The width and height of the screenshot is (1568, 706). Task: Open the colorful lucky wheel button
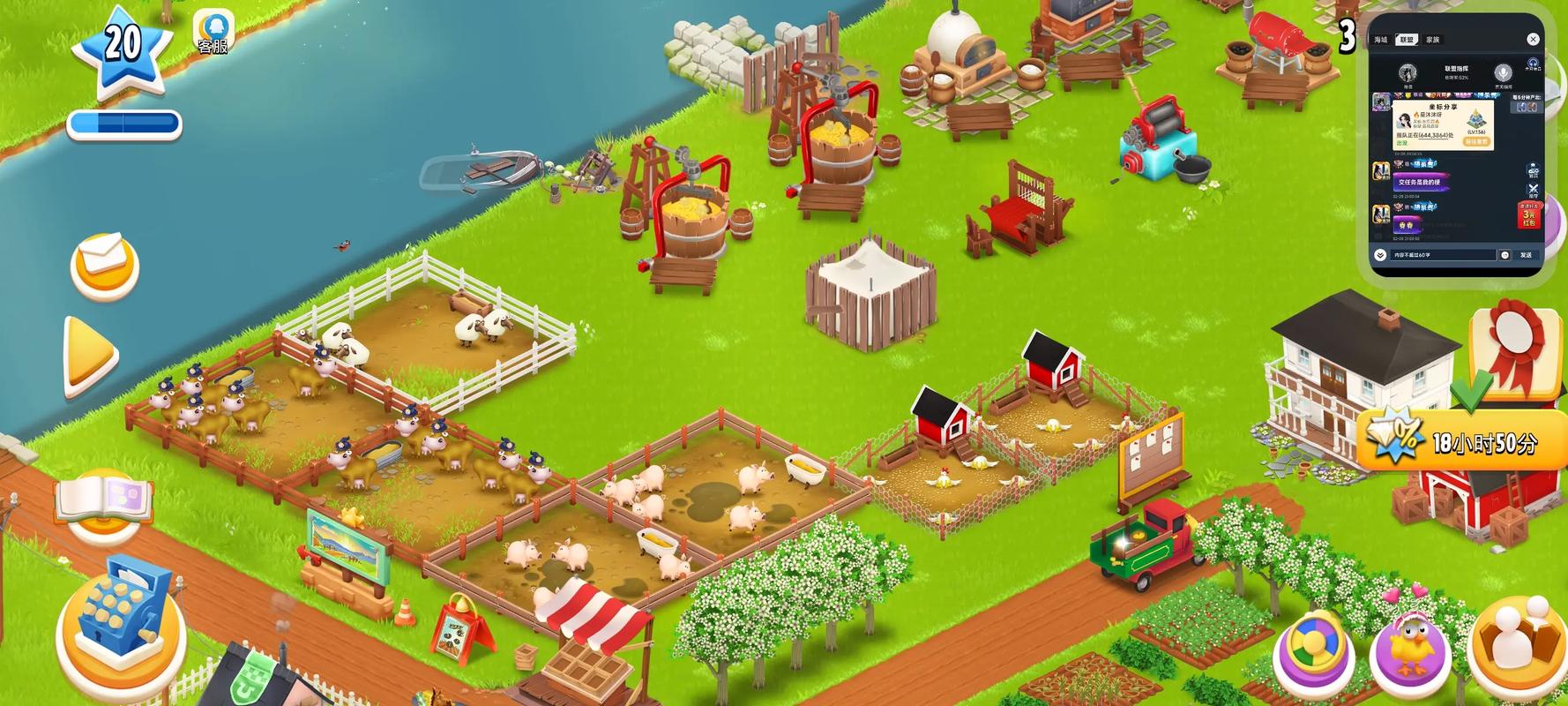(1313, 651)
